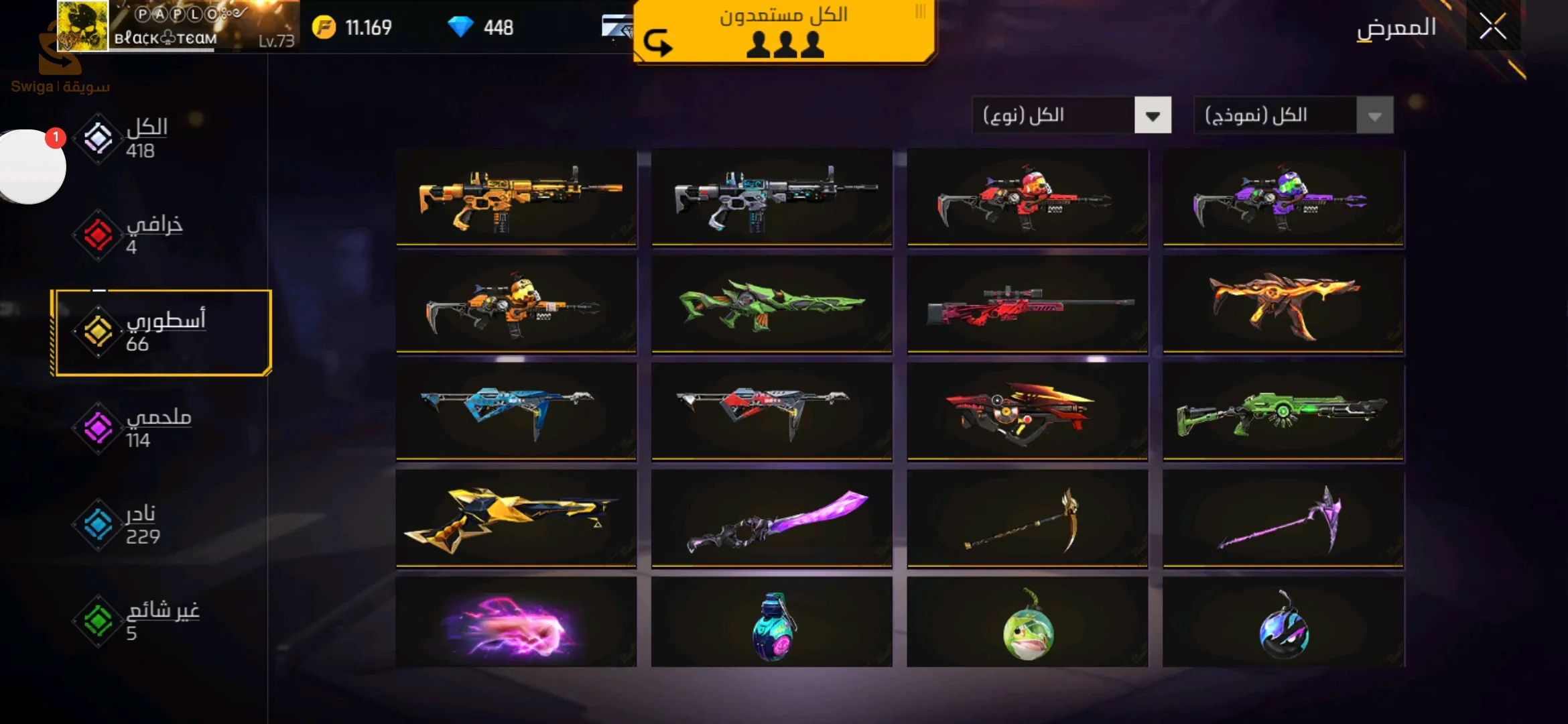1568x724 pixels.
Task: Pick the green dragon rifle skin
Action: (771, 304)
